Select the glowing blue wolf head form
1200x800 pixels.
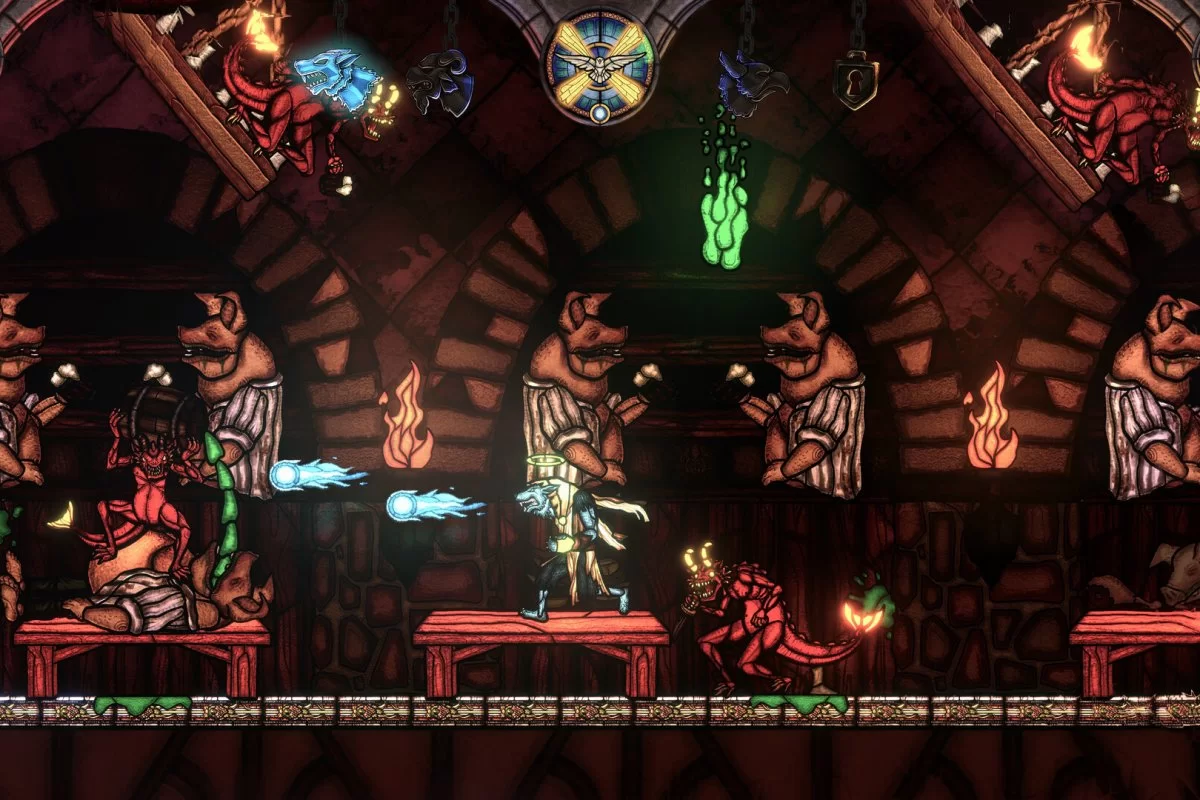(x=335, y=76)
